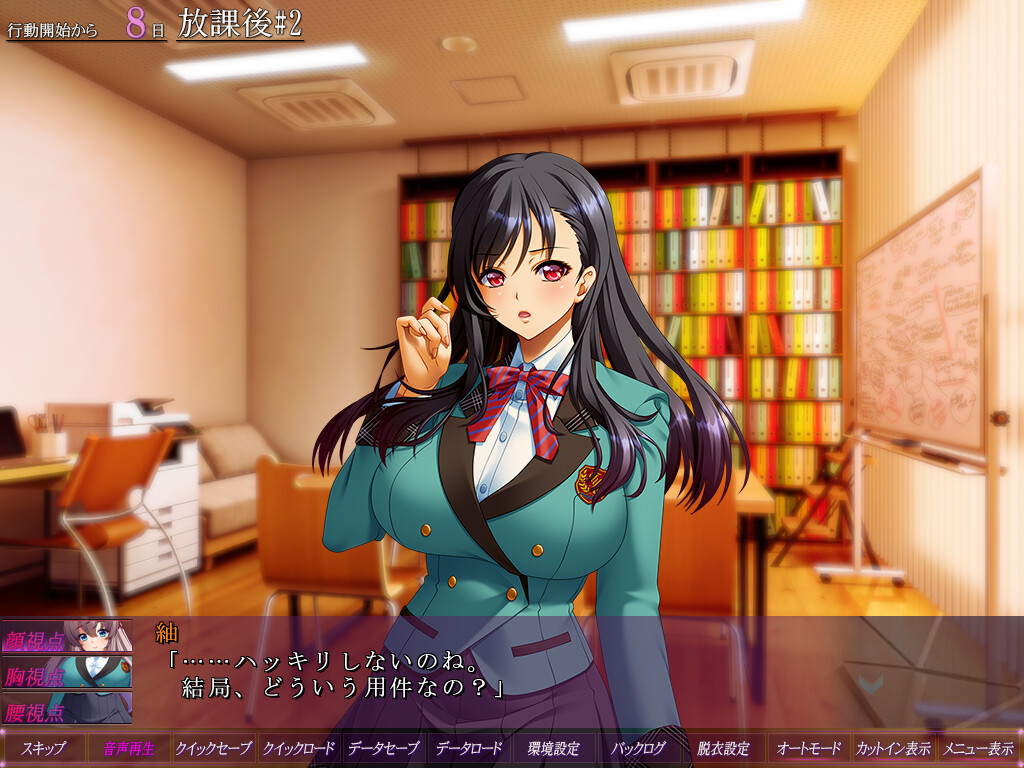Click the スキップ (Skip) button
This screenshot has width=1024, height=768.
pyautogui.click(x=44, y=748)
